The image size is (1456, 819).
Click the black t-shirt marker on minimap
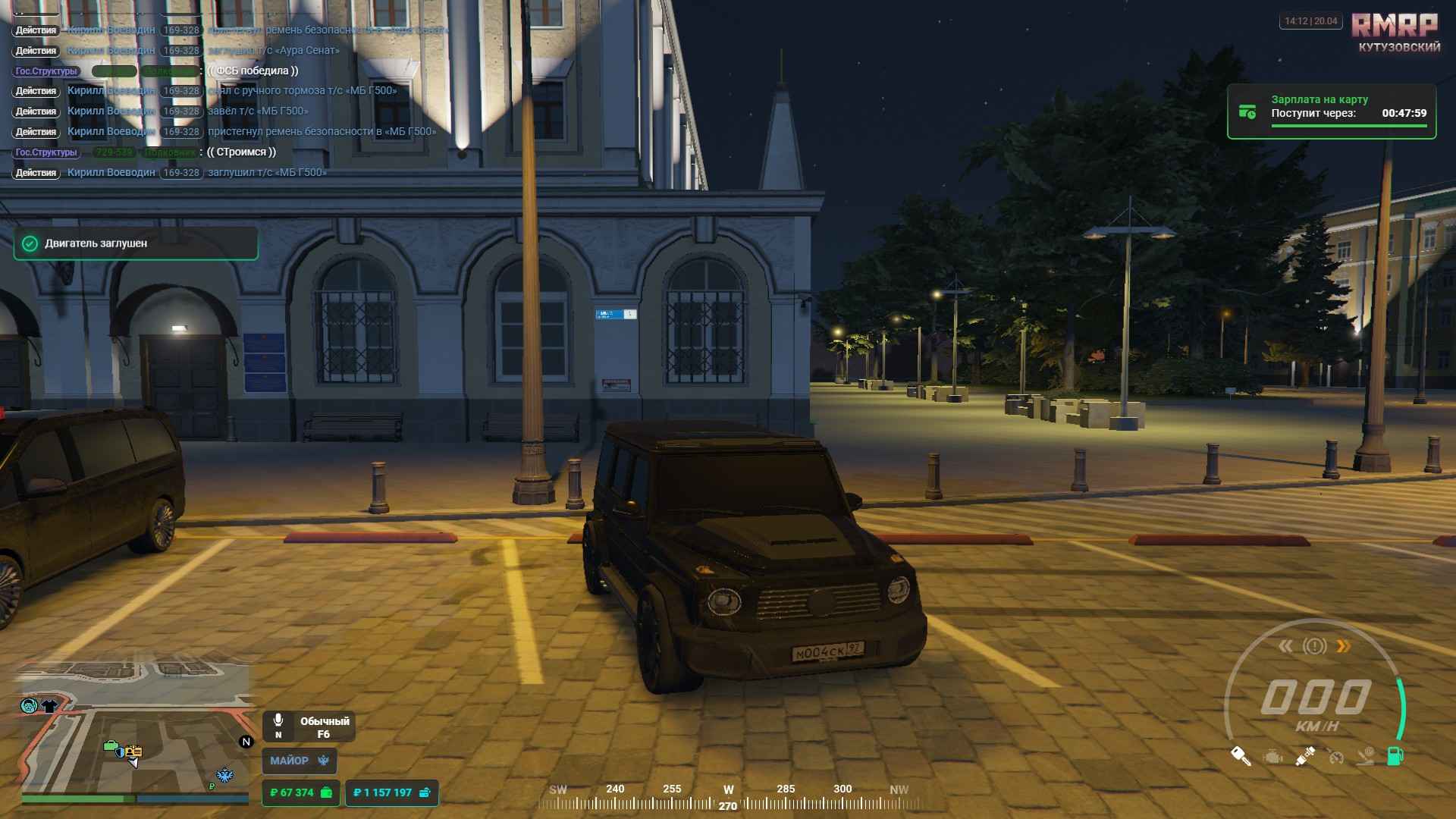click(x=49, y=706)
